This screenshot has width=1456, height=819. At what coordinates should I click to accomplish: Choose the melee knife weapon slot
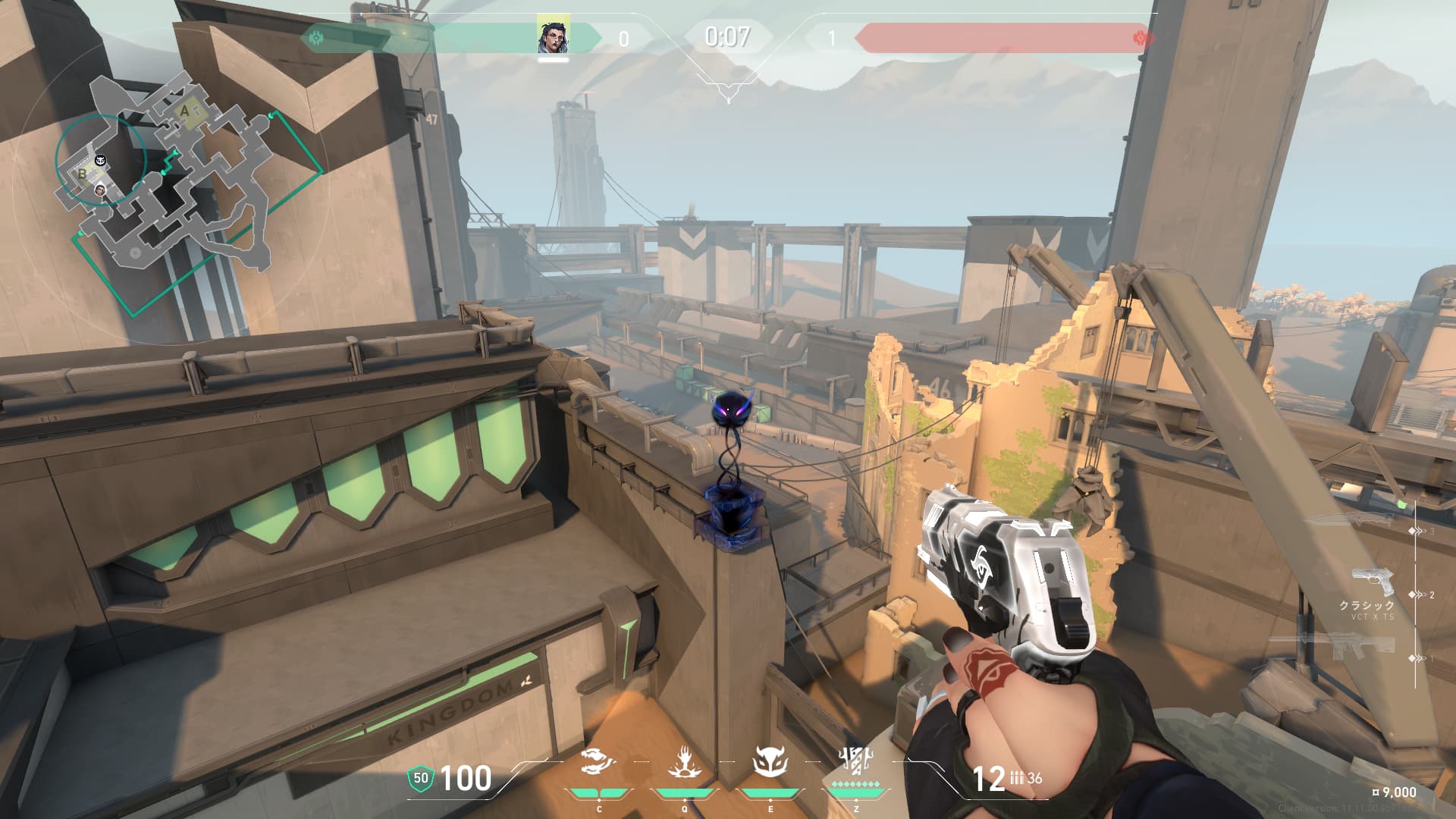(1349, 520)
